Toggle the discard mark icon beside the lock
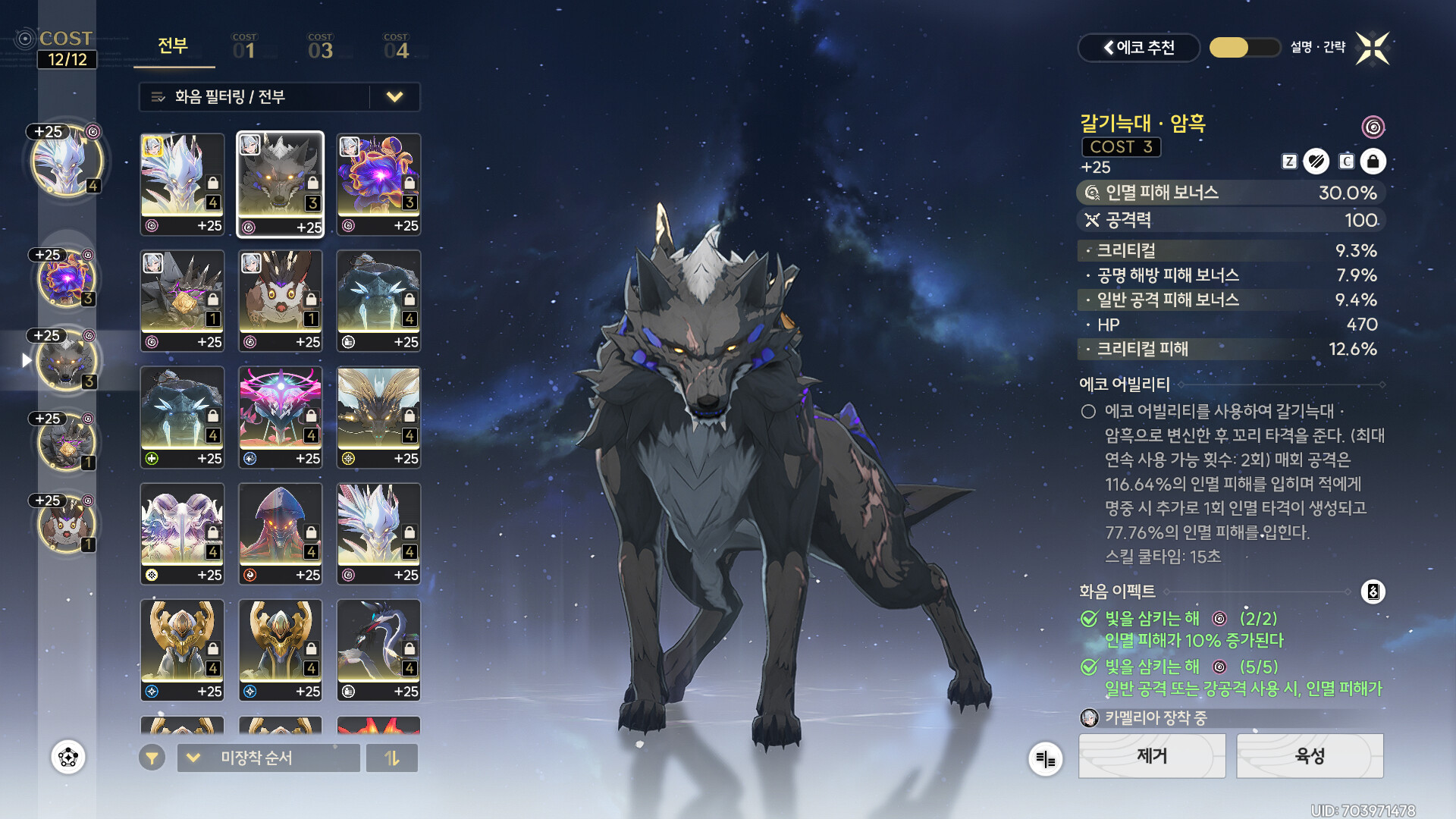The width and height of the screenshot is (1456, 819). coord(1316,162)
